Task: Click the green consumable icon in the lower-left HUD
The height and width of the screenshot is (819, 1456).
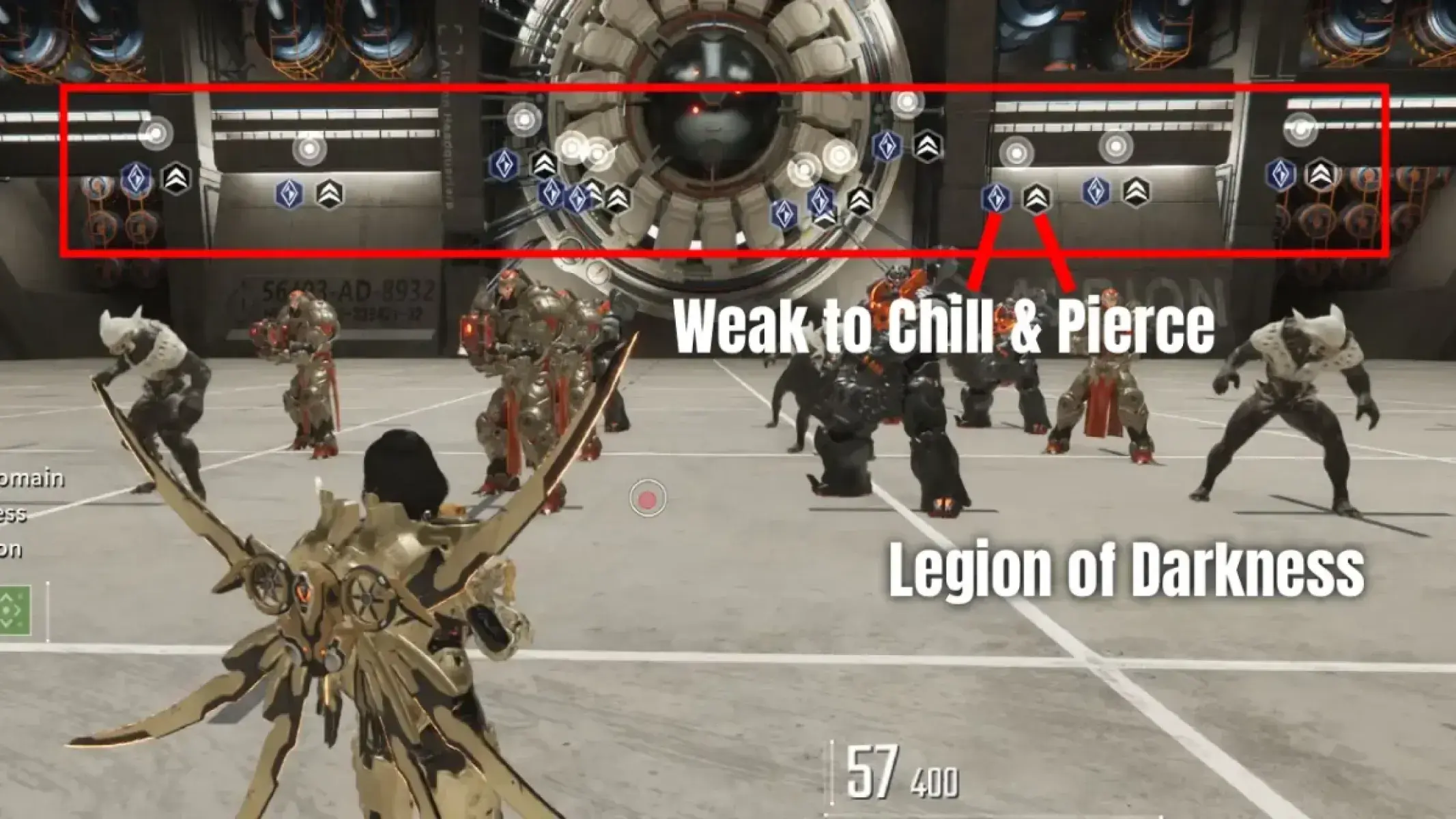Action: click(15, 609)
